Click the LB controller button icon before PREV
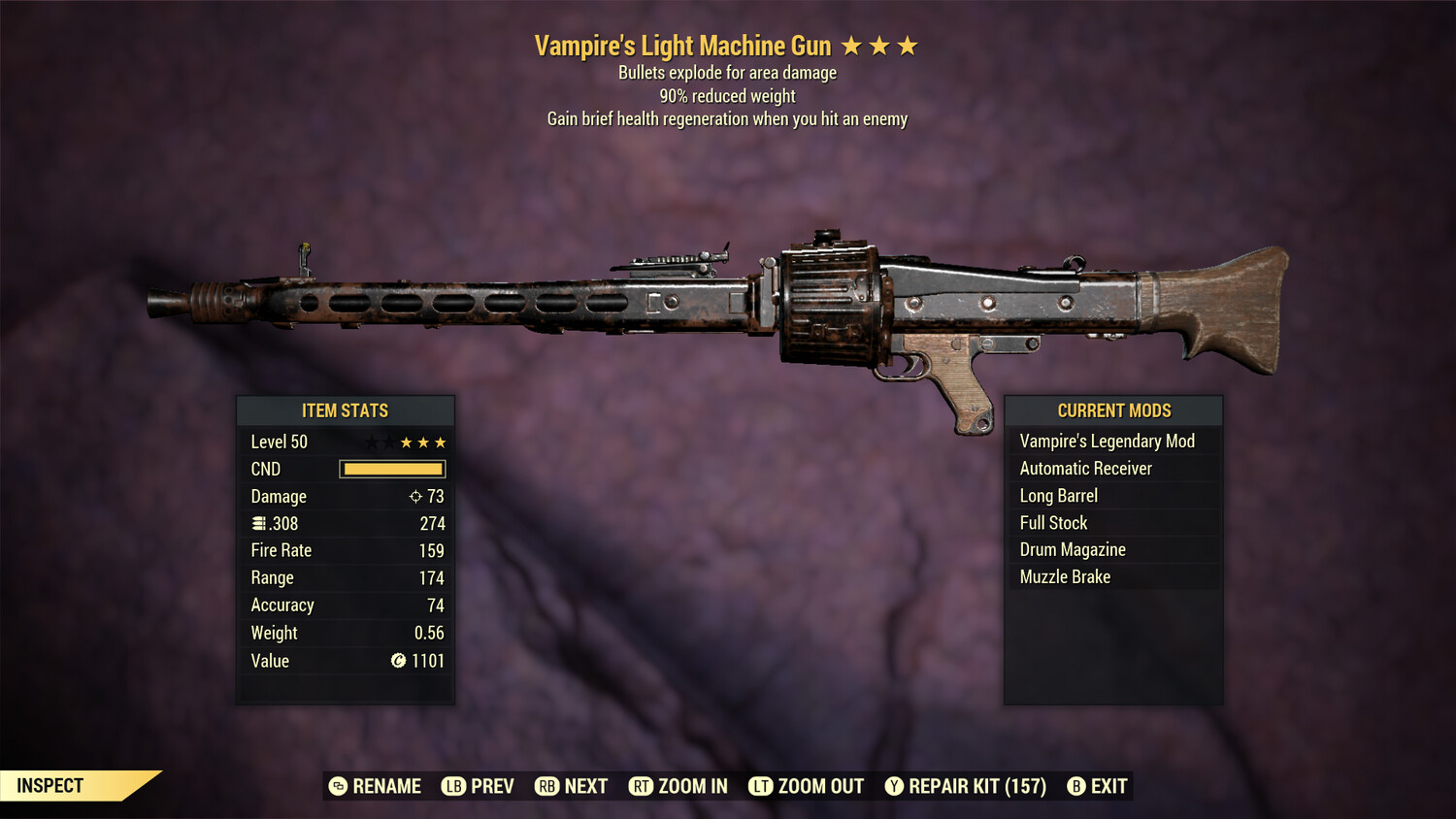This screenshot has width=1456, height=819. pos(452,786)
